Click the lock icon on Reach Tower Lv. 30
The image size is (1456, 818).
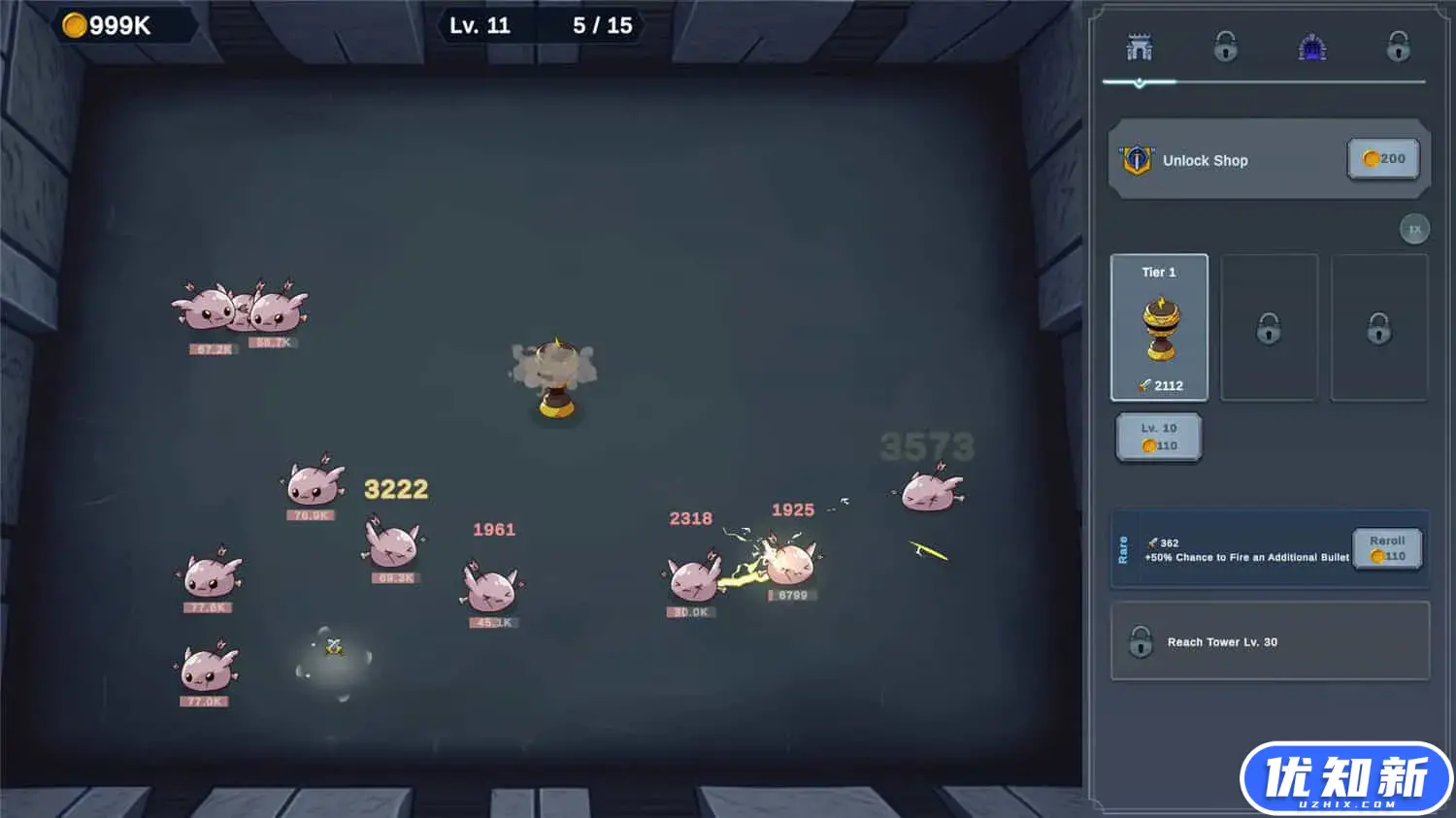coord(1141,641)
